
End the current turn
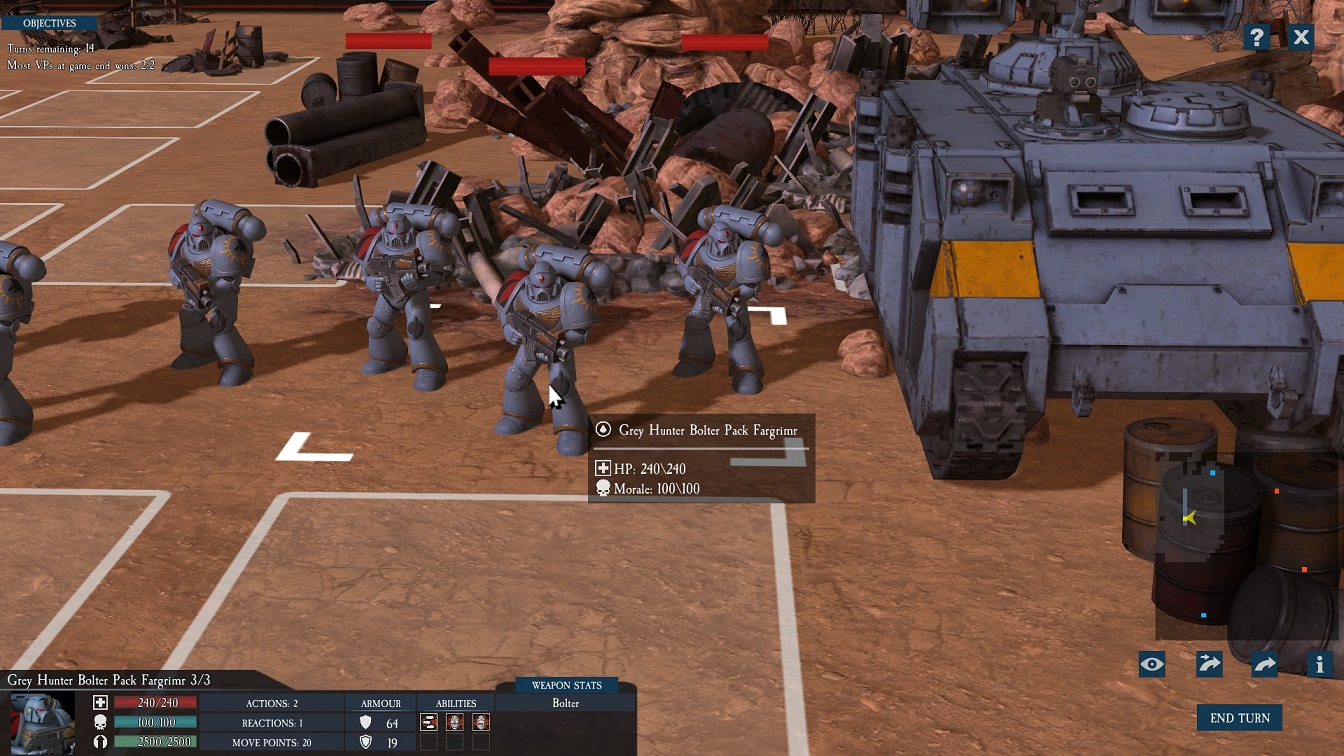[1239, 718]
